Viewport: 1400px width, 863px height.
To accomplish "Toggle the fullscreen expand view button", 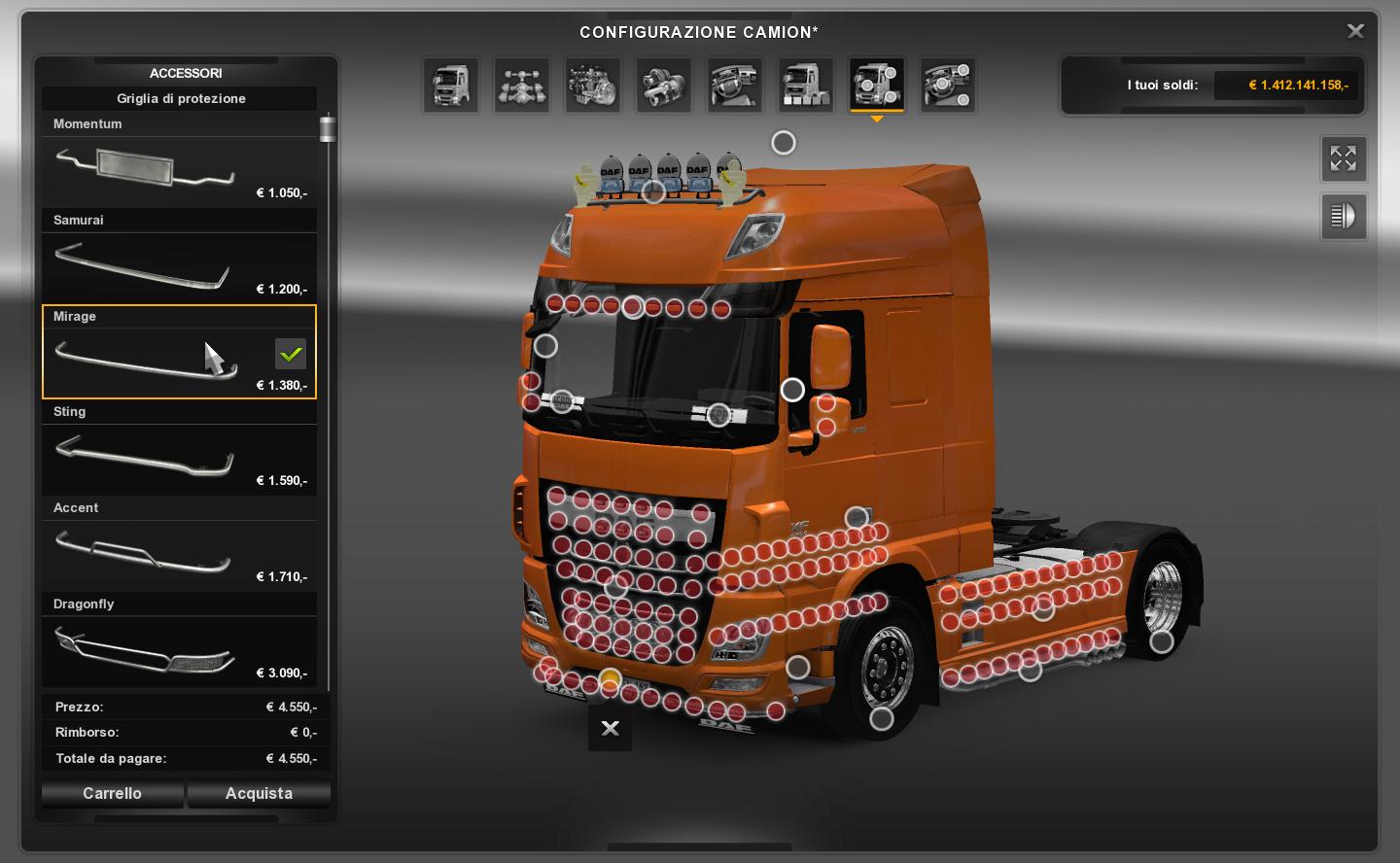I will pos(1343,158).
